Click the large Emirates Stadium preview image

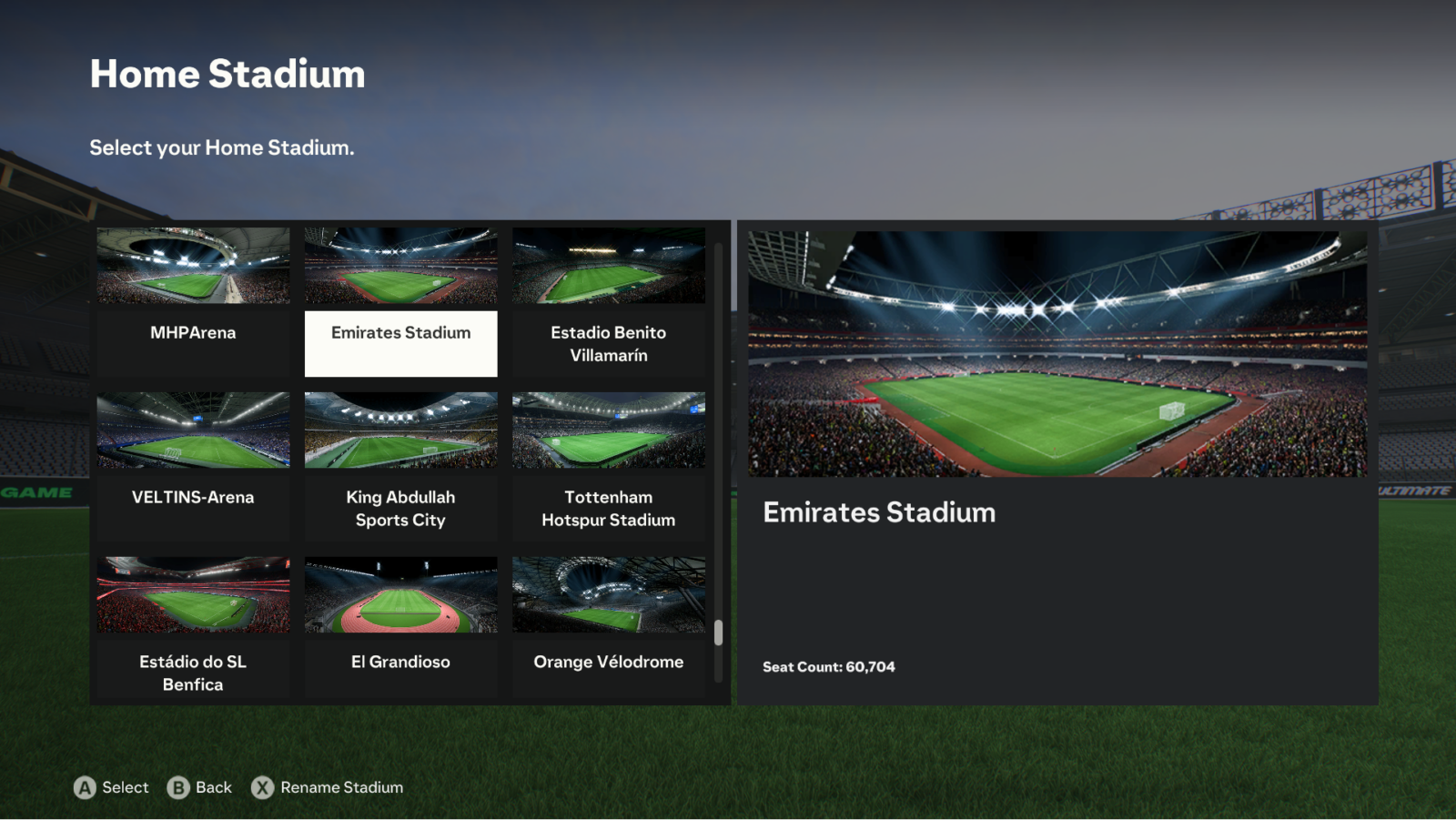1057,354
